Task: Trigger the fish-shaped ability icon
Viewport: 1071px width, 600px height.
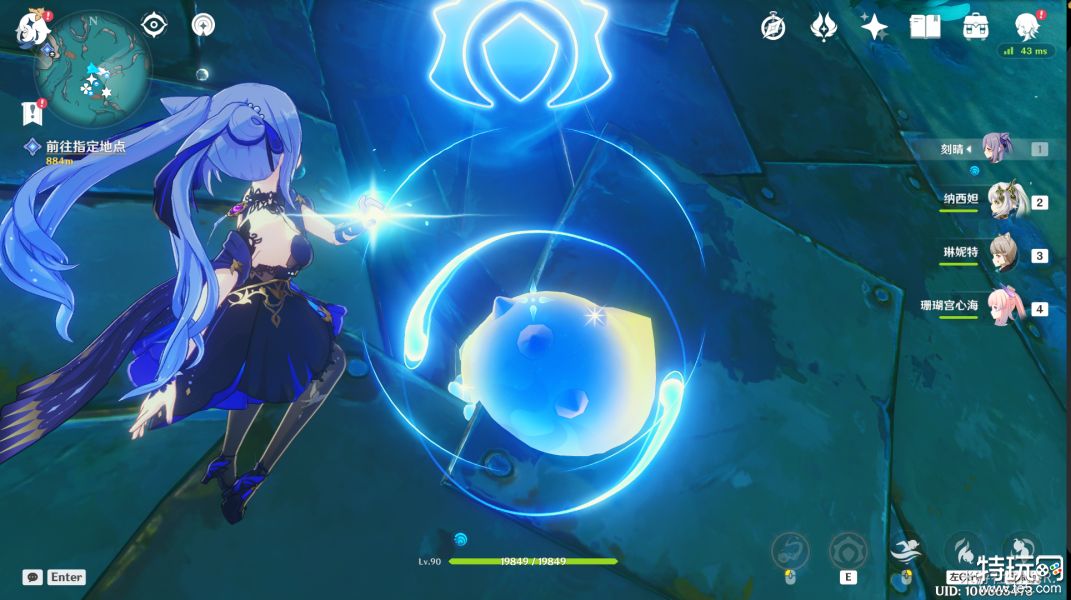Action: [x=789, y=551]
